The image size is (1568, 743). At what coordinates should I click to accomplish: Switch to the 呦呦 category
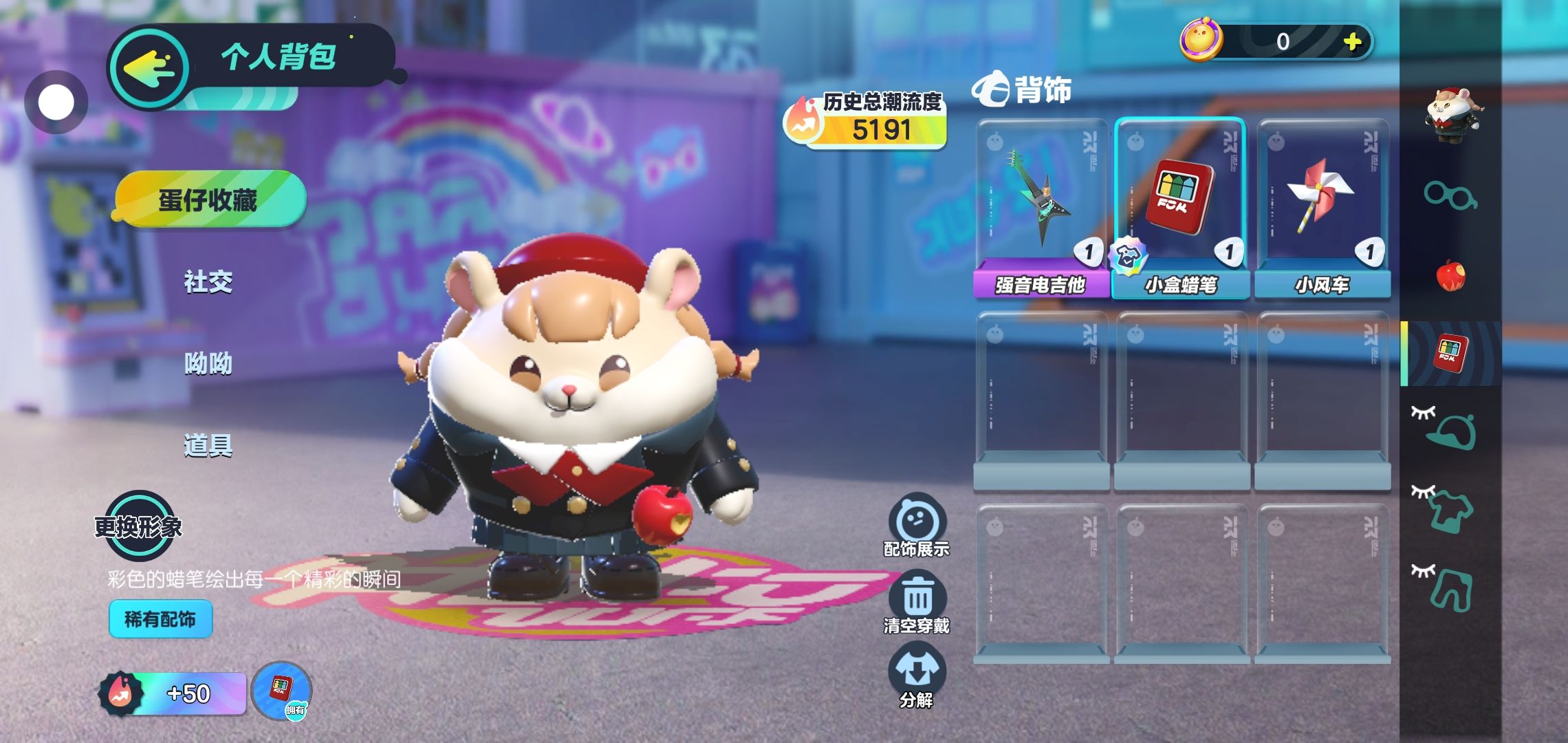tap(208, 363)
